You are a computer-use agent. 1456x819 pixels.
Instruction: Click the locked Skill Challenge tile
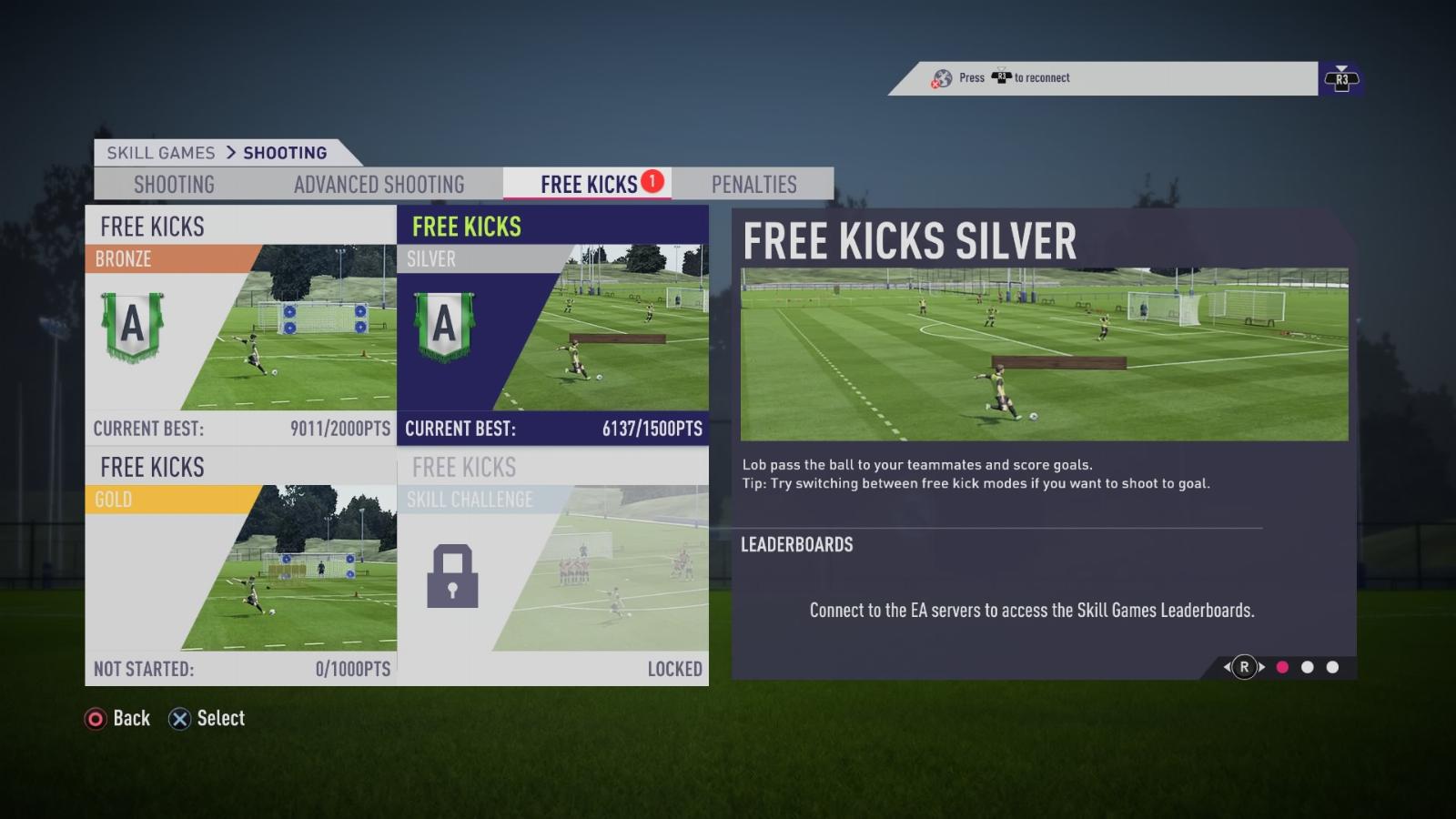click(552, 566)
